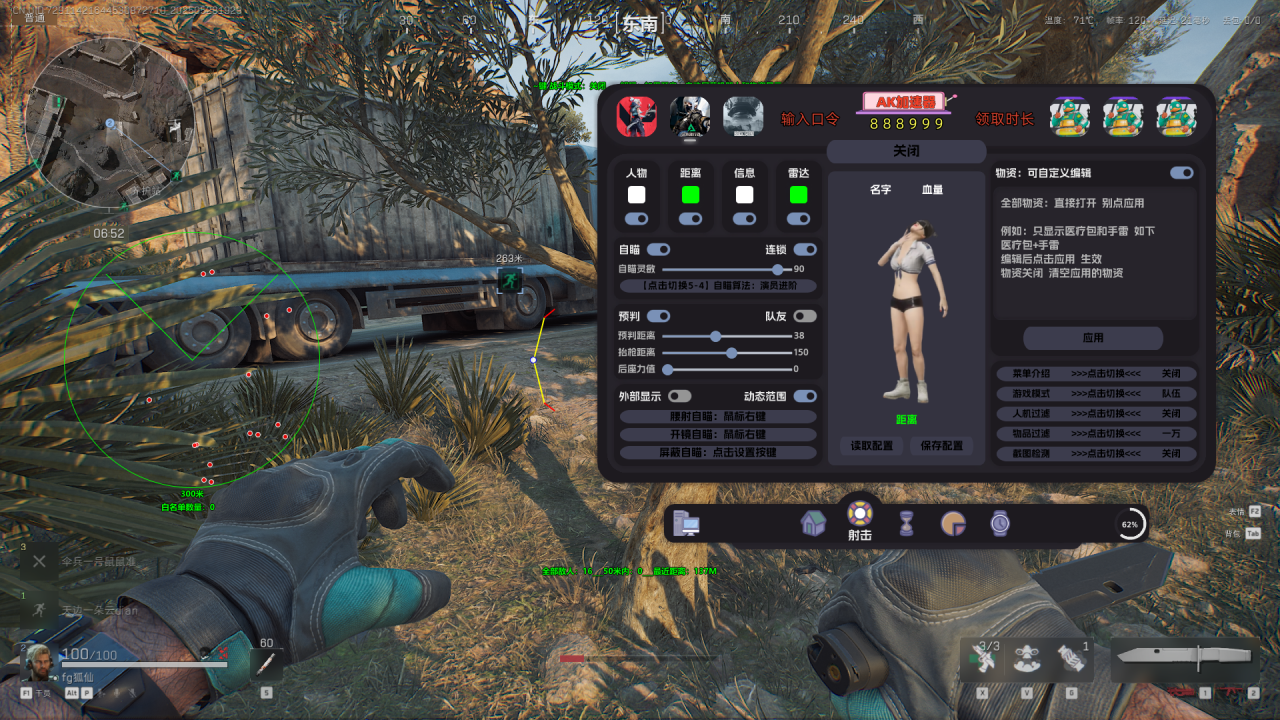The width and height of the screenshot is (1280, 720).
Task: Turn on the 外部显示 toggle
Action: click(x=679, y=396)
